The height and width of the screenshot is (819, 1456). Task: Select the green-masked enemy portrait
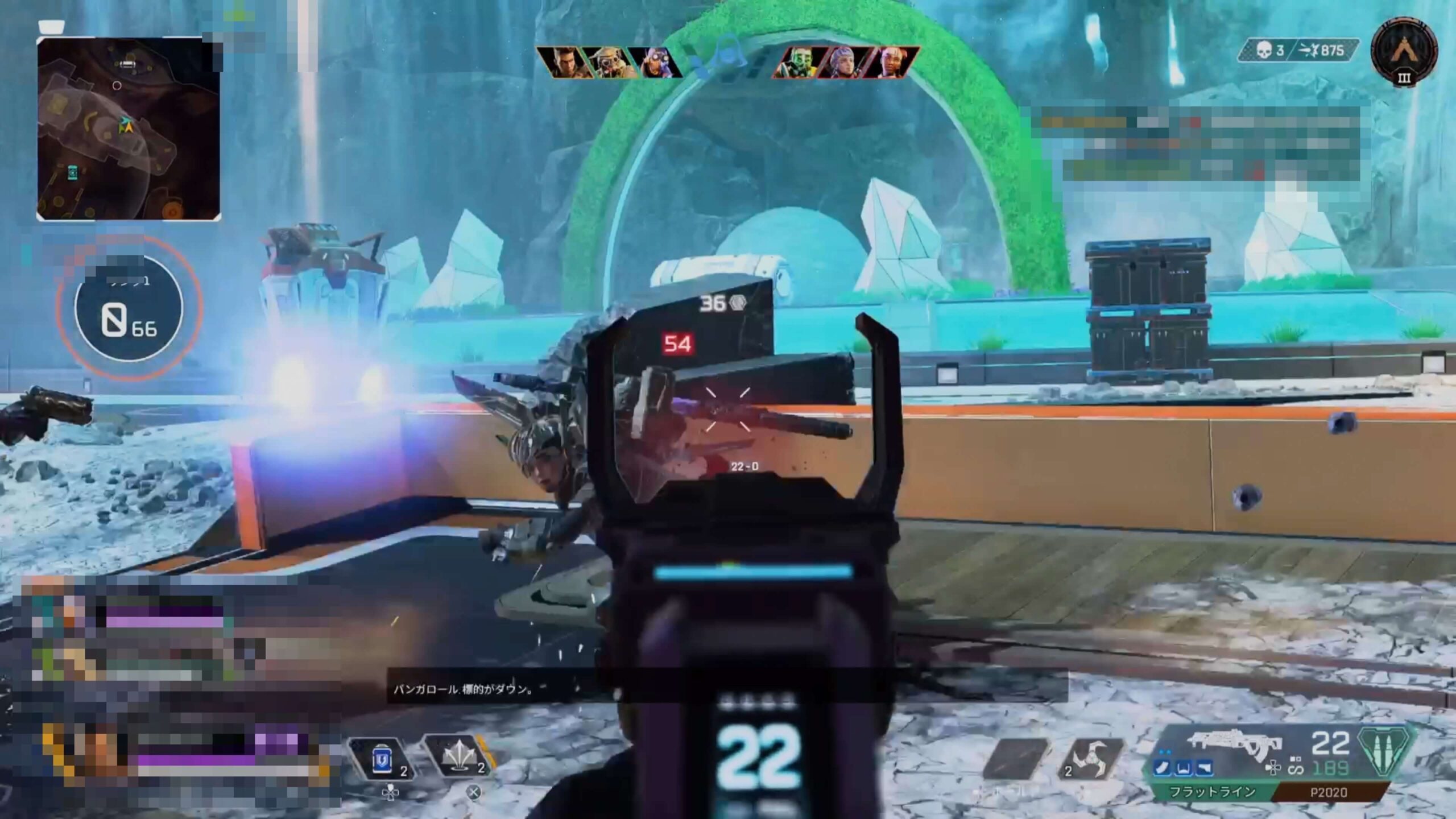[x=796, y=63]
